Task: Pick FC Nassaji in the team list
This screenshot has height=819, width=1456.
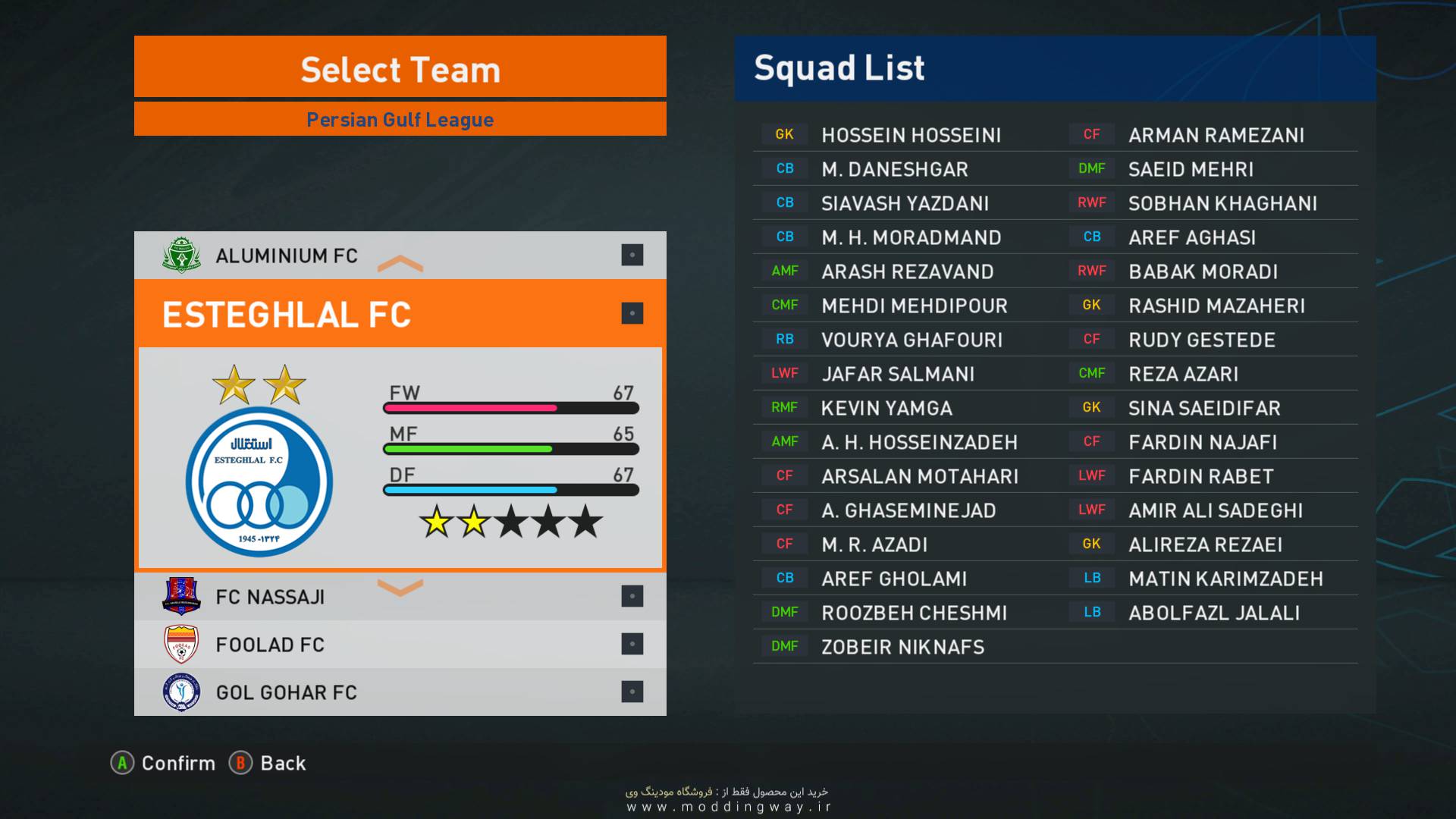Action: [x=270, y=597]
